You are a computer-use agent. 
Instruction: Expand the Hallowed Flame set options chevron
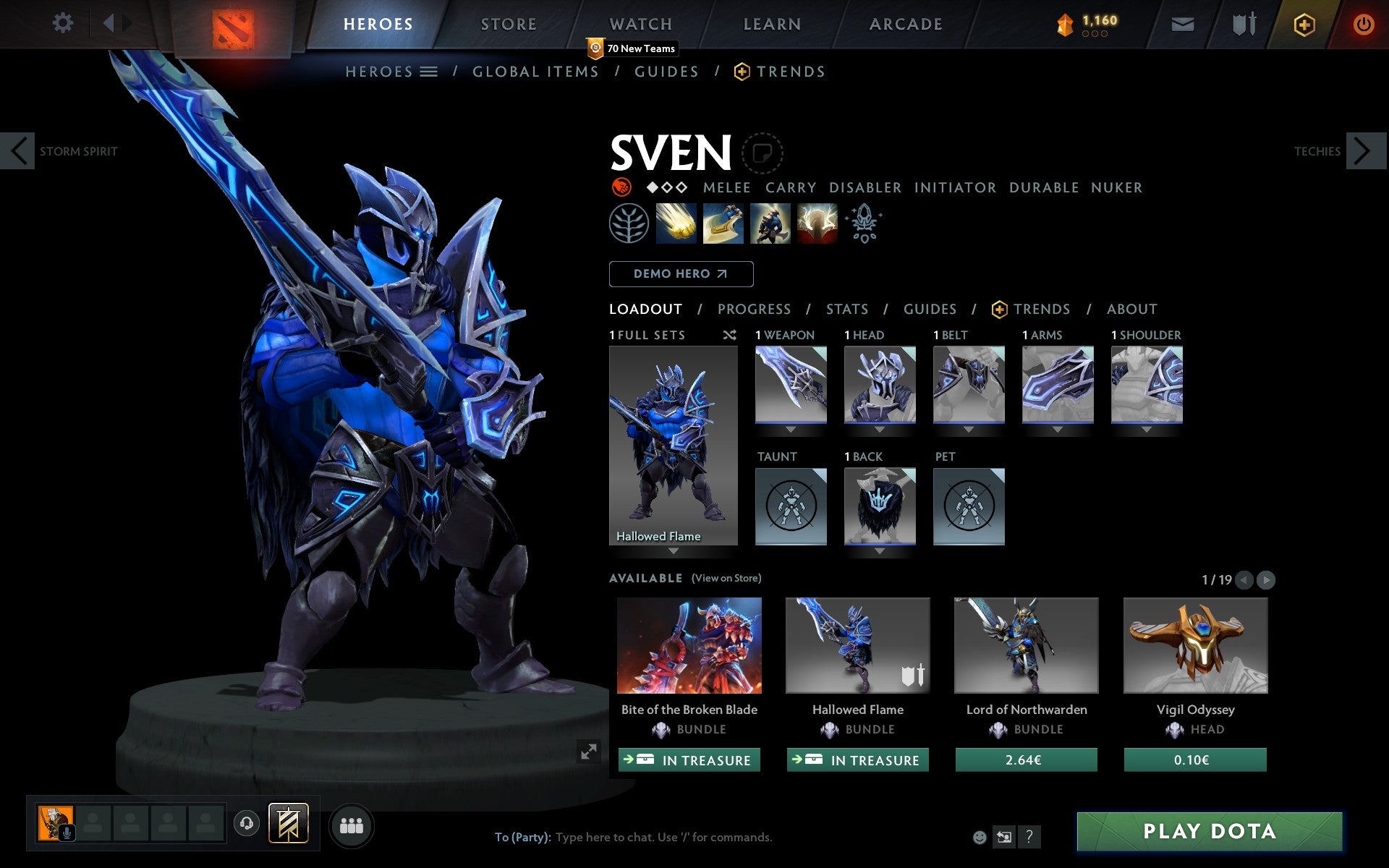pos(674,550)
